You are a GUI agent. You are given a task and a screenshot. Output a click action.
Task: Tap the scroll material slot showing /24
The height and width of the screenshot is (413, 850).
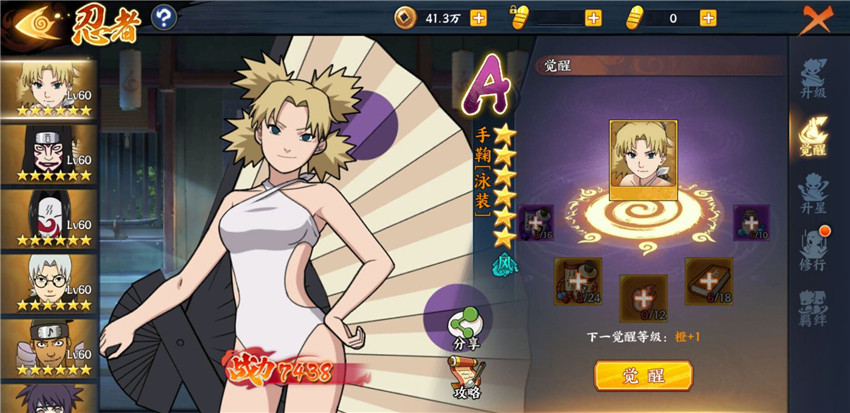(x=577, y=281)
